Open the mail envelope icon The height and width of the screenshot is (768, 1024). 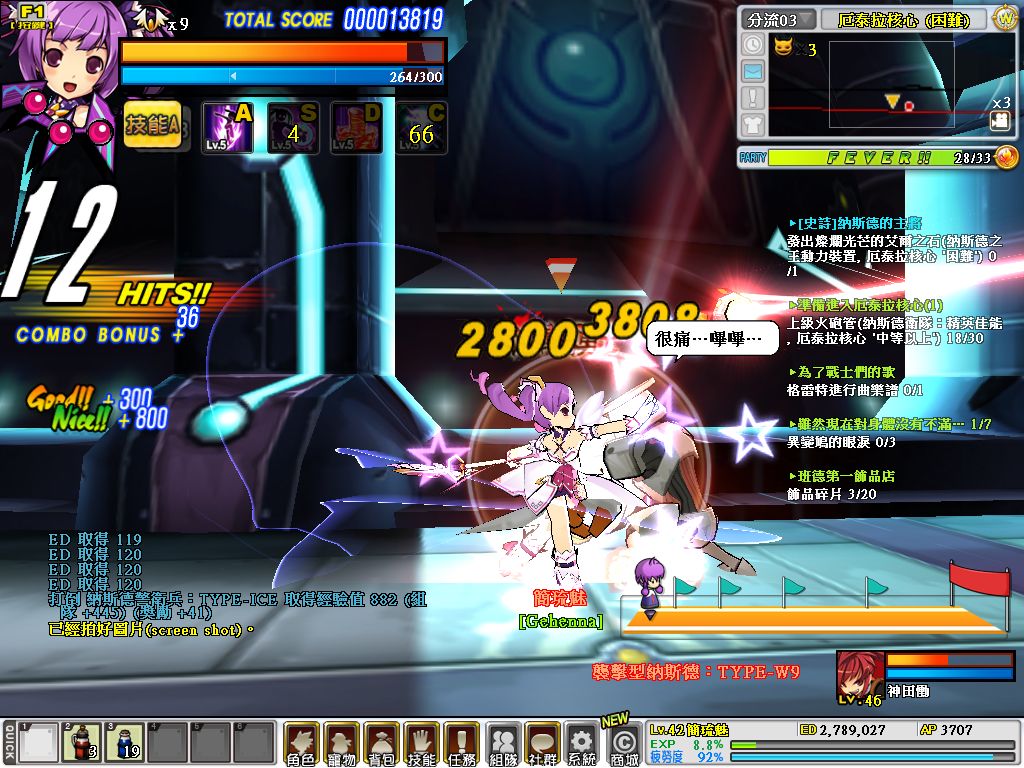pos(754,71)
